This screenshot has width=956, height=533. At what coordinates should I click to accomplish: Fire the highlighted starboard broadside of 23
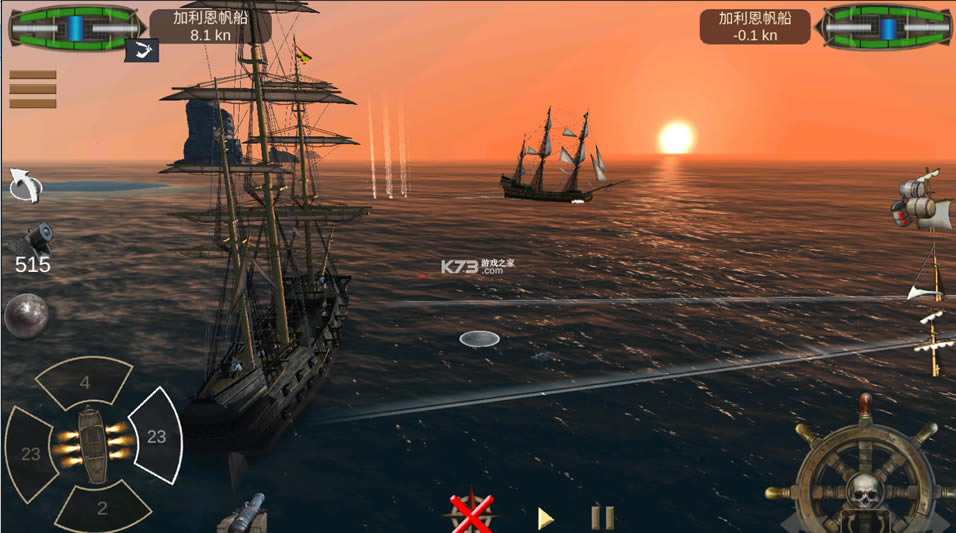point(155,436)
